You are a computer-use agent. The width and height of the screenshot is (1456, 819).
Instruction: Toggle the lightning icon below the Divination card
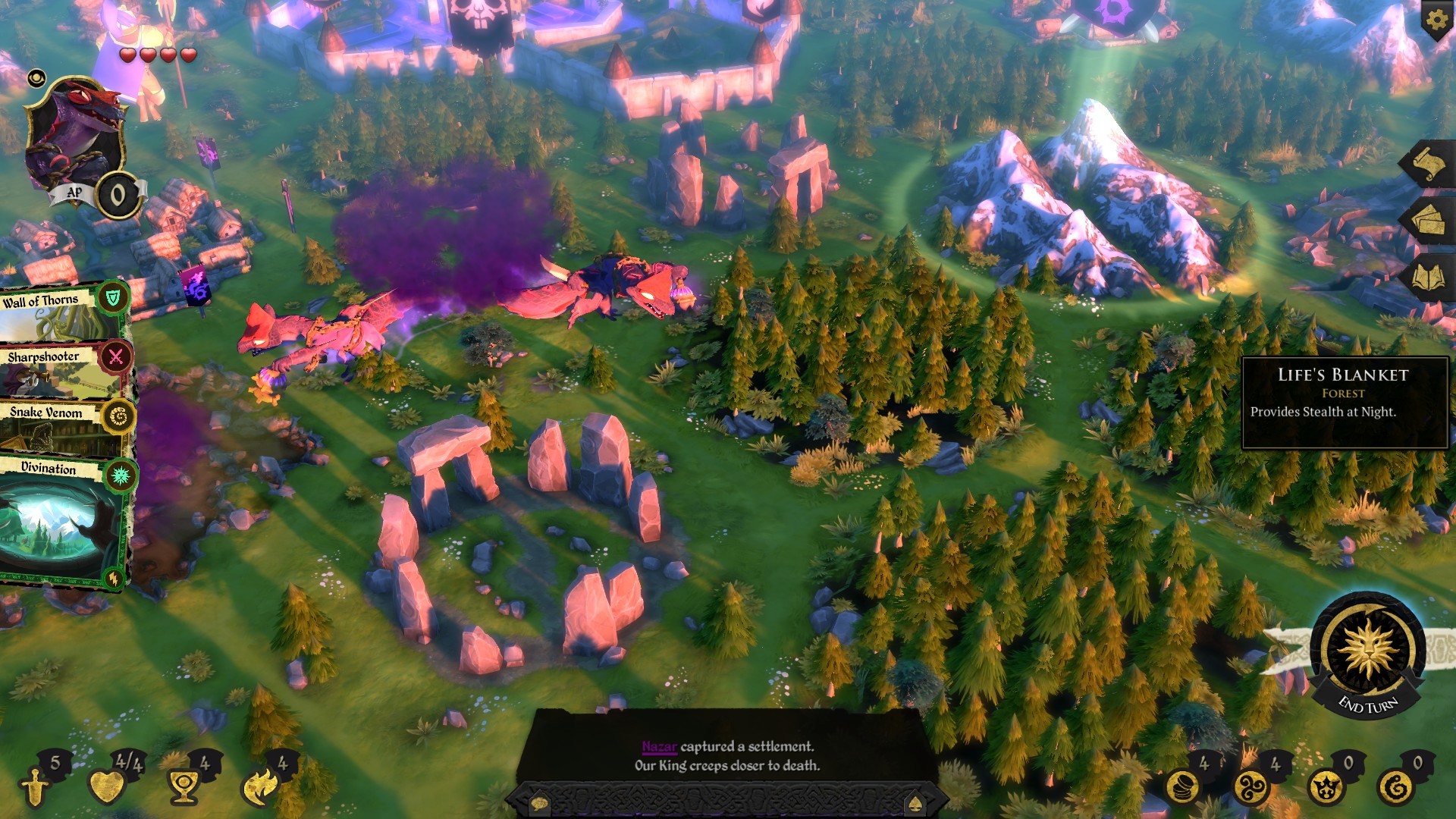115,576
